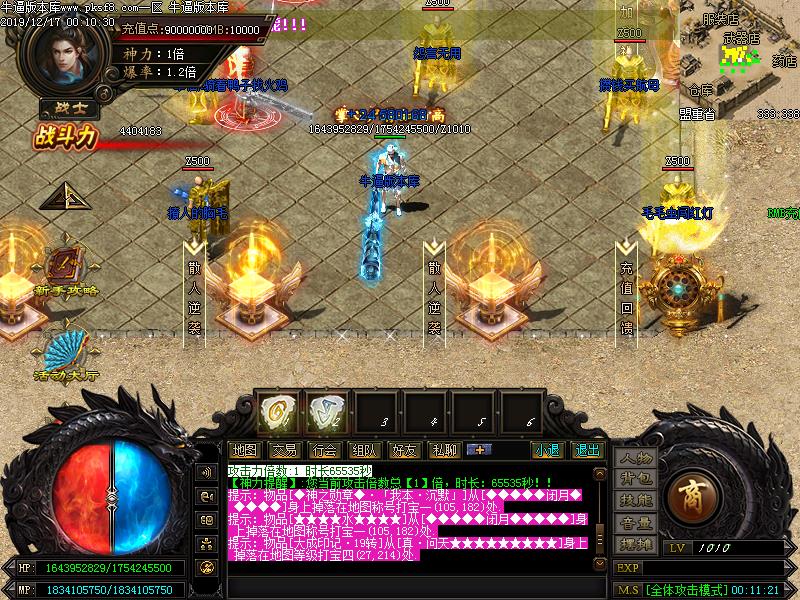Exit the game with 退出 button

pyautogui.click(x=587, y=450)
